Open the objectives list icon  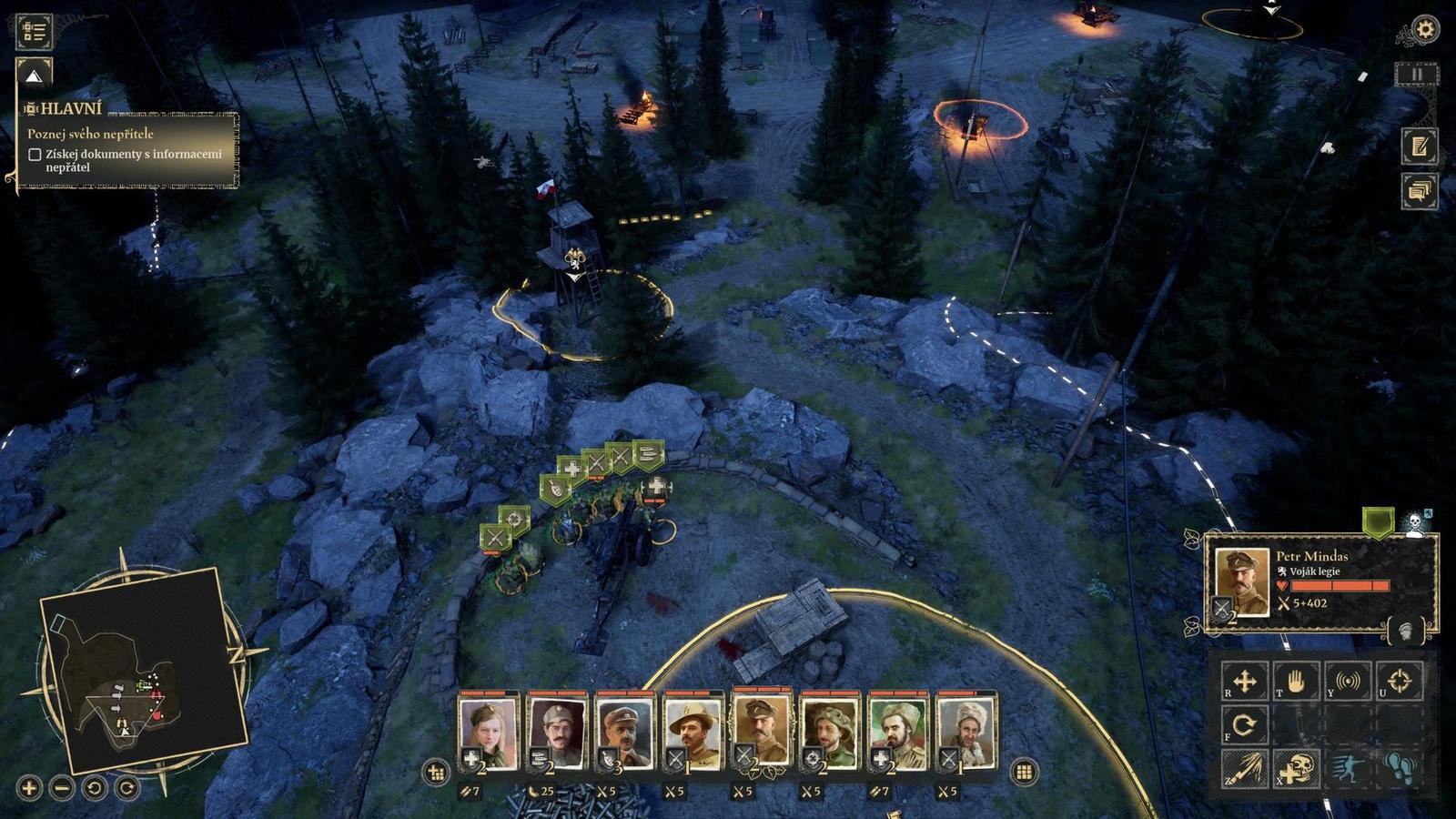pyautogui.click(x=35, y=31)
